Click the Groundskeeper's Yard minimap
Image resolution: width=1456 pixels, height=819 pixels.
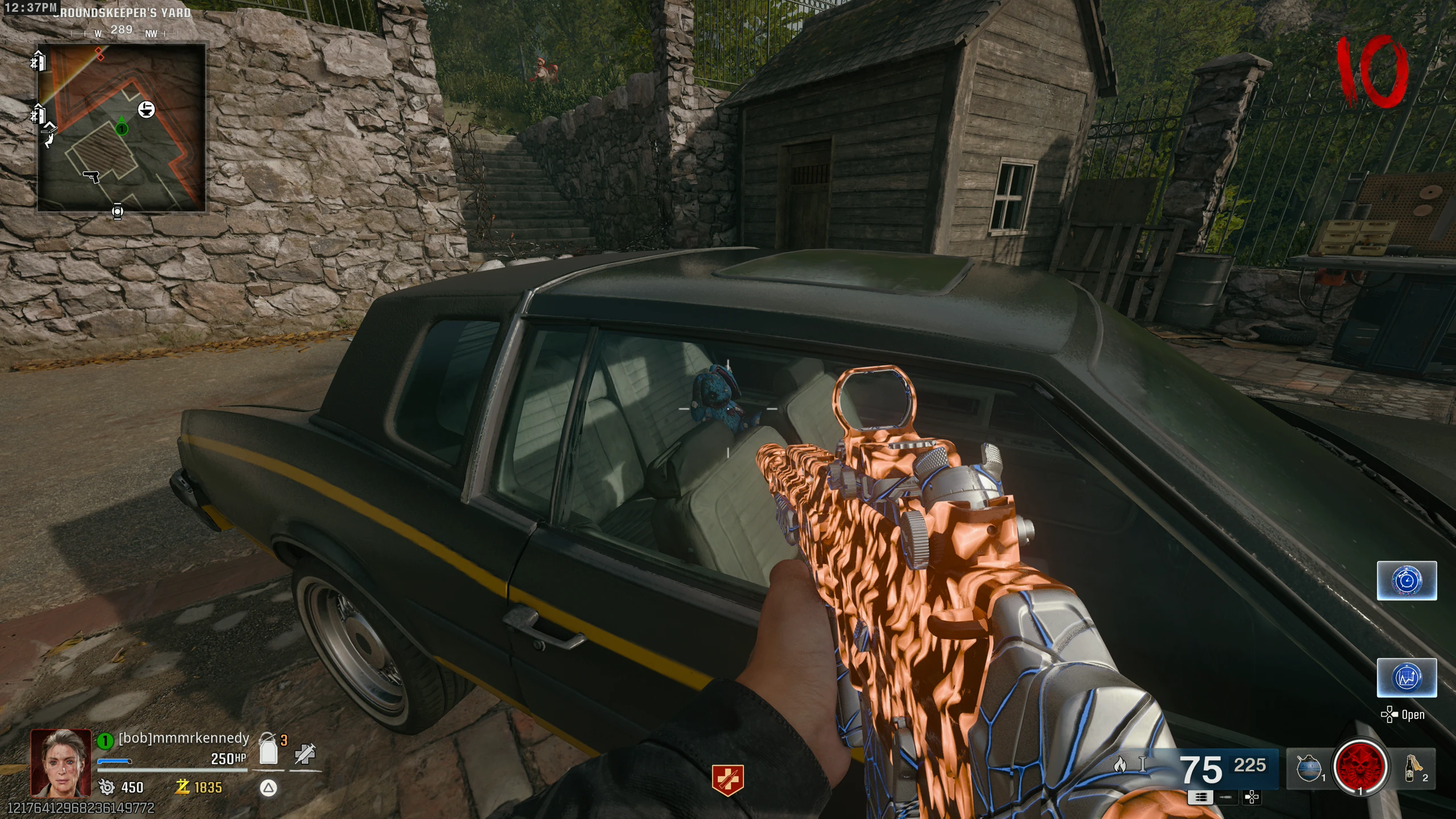coord(121,128)
